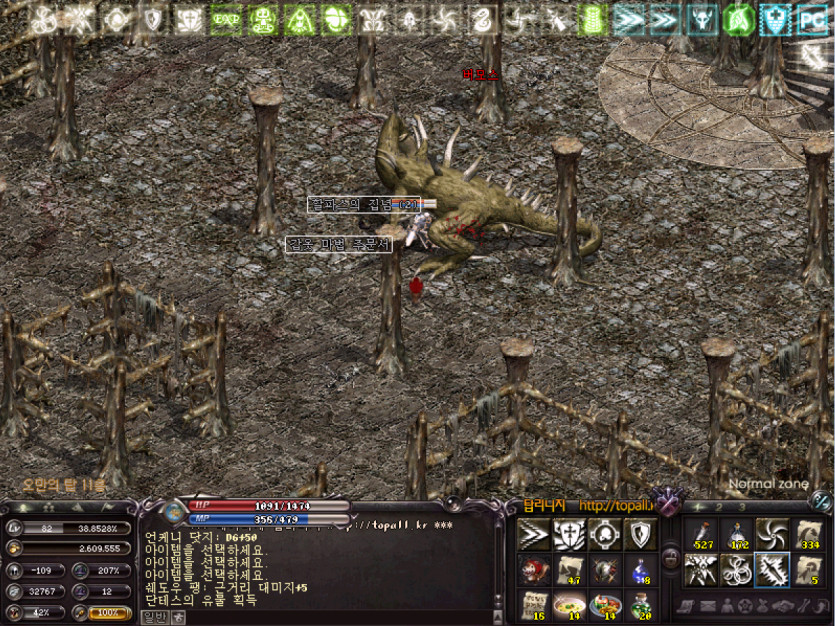Use the blue flask slot with 172
The image size is (835, 626).
pos(737,533)
